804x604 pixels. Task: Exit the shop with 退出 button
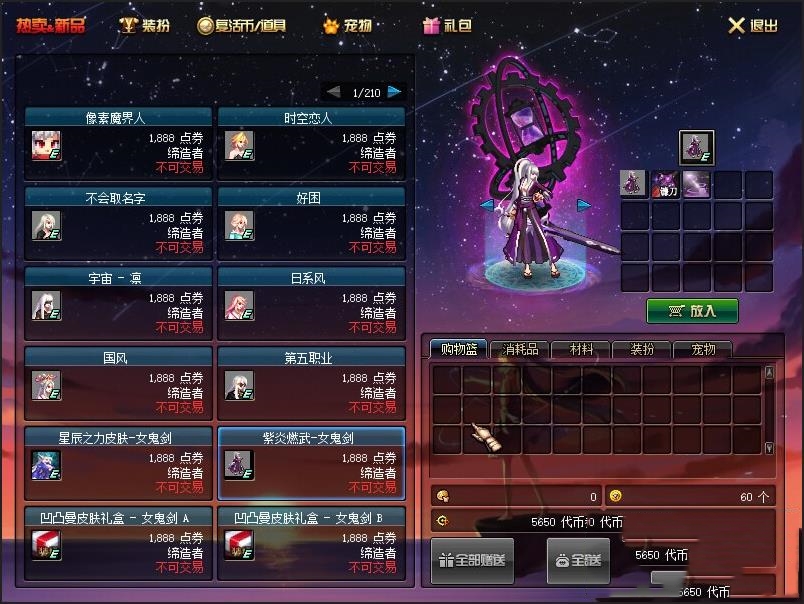[752, 26]
